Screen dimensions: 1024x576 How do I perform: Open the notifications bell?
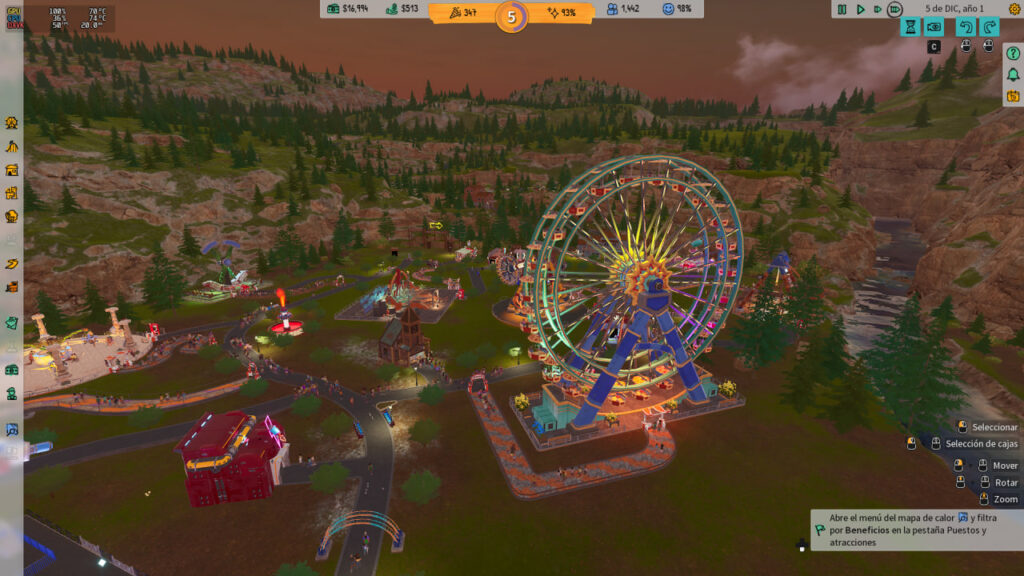pyautogui.click(x=1012, y=74)
